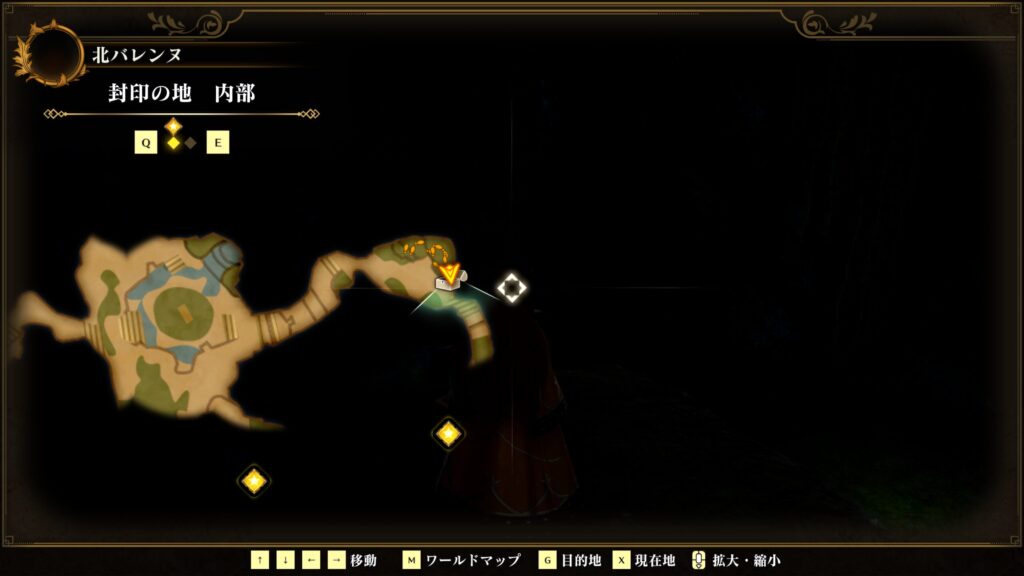This screenshot has width=1024, height=576.
Task: Select the yellow diamond marker at the map's lower left
Action: point(254,481)
